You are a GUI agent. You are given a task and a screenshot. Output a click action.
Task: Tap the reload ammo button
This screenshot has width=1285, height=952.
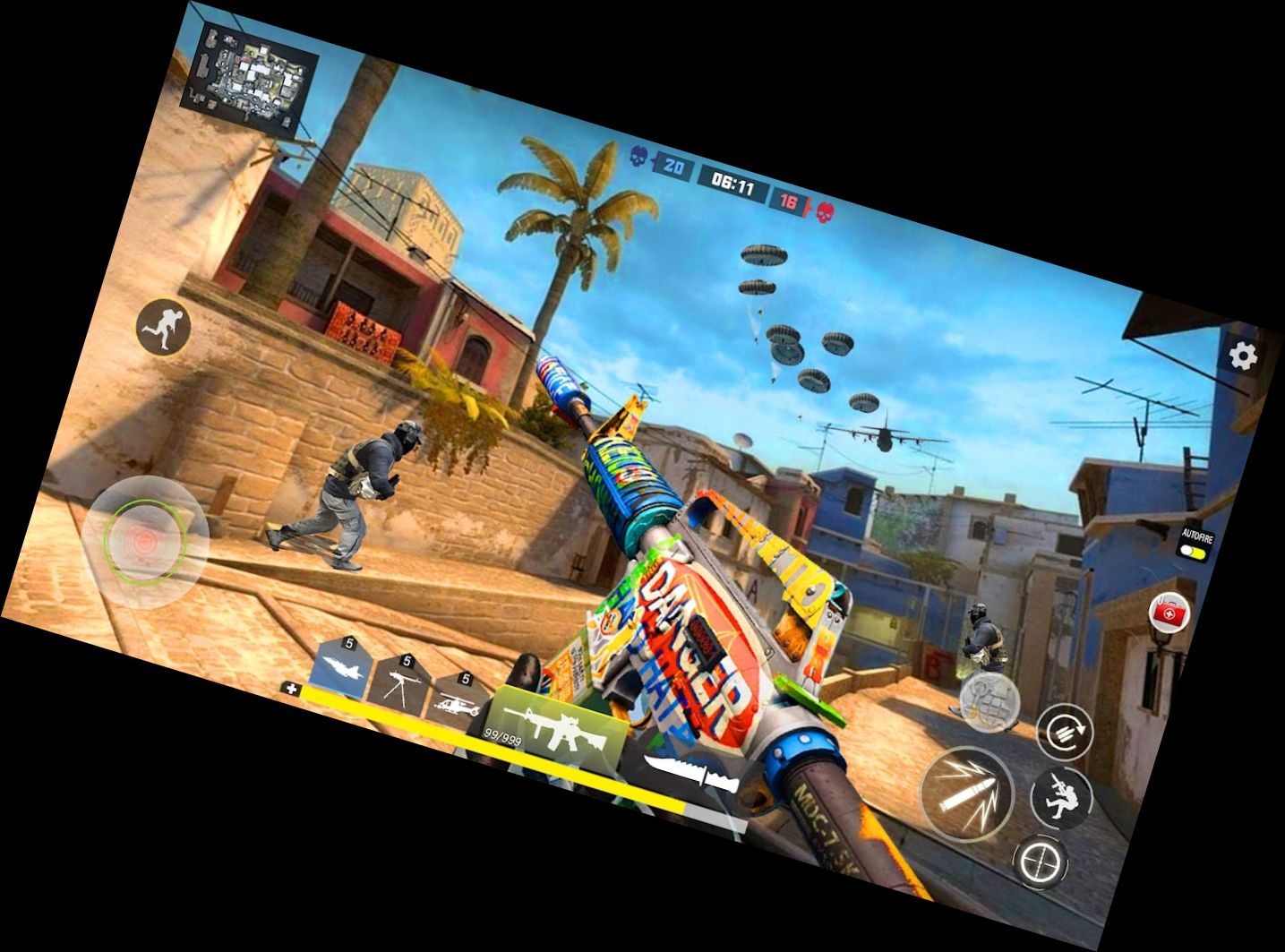point(1064,730)
